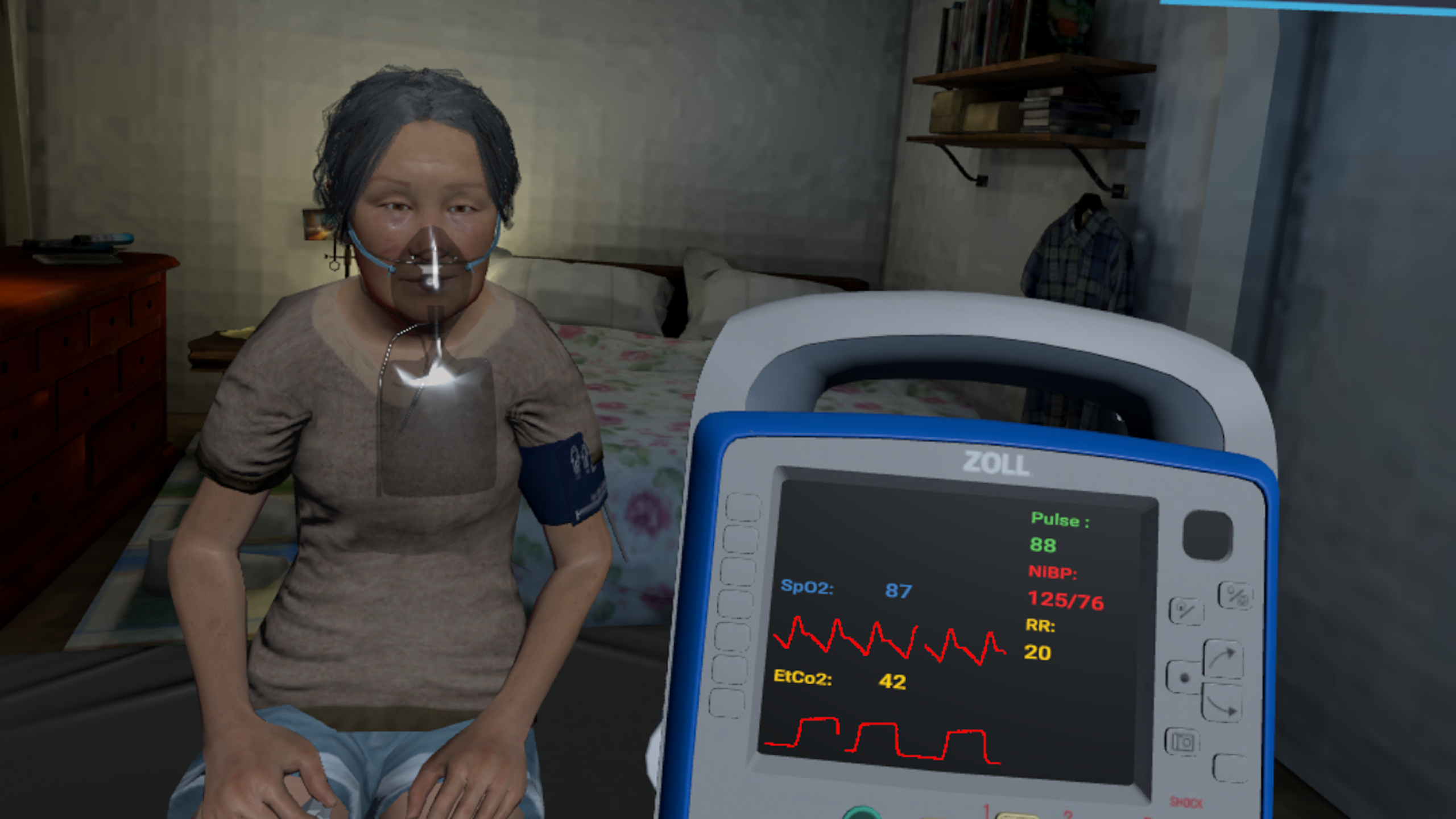Screen dimensions: 1456x819
Task: Click the camera snapshot button on the monitor
Action: (x=1182, y=742)
